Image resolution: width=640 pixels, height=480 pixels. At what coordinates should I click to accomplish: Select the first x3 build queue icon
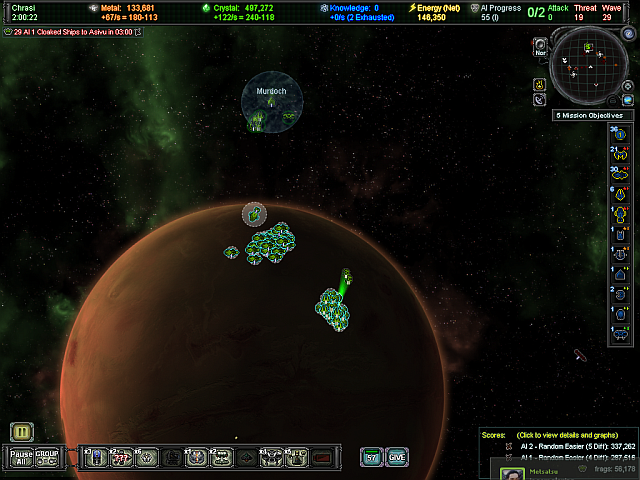[96, 458]
